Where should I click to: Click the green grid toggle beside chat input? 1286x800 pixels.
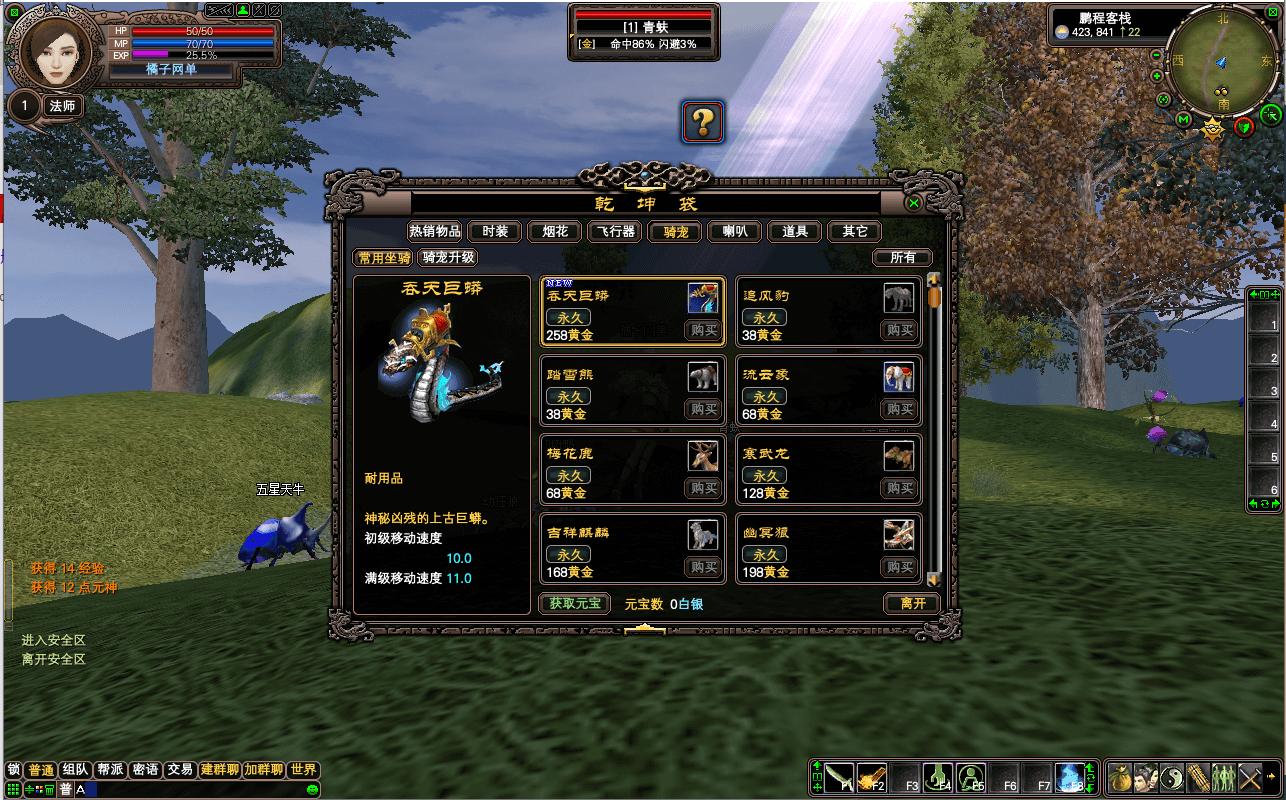tap(14, 790)
